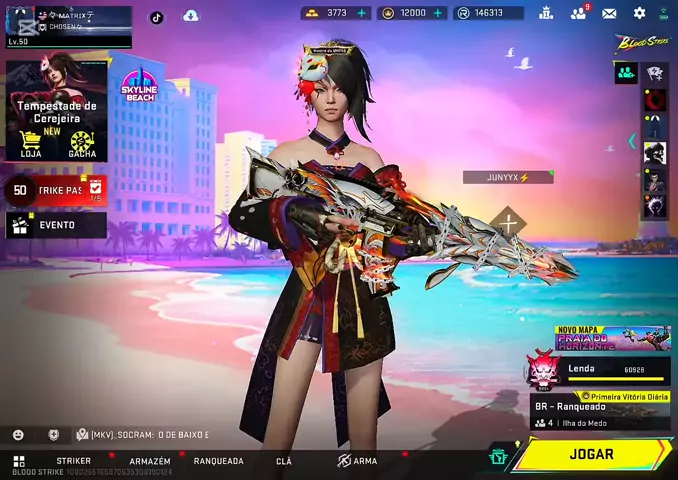Check the mail envelope icon
This screenshot has height=480, width=678.
pyautogui.click(x=609, y=13)
